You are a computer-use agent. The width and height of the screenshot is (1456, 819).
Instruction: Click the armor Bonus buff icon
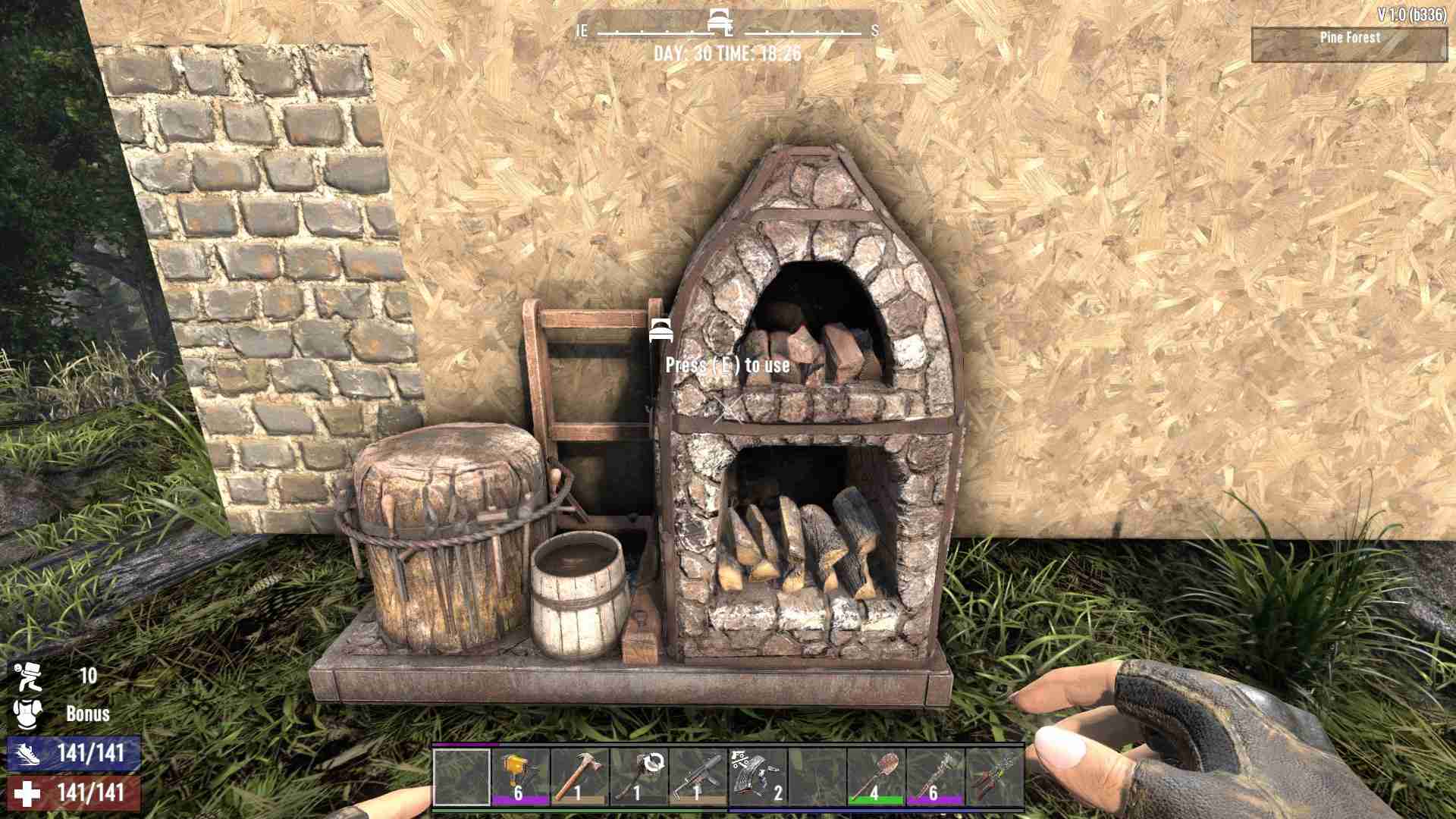point(26,714)
